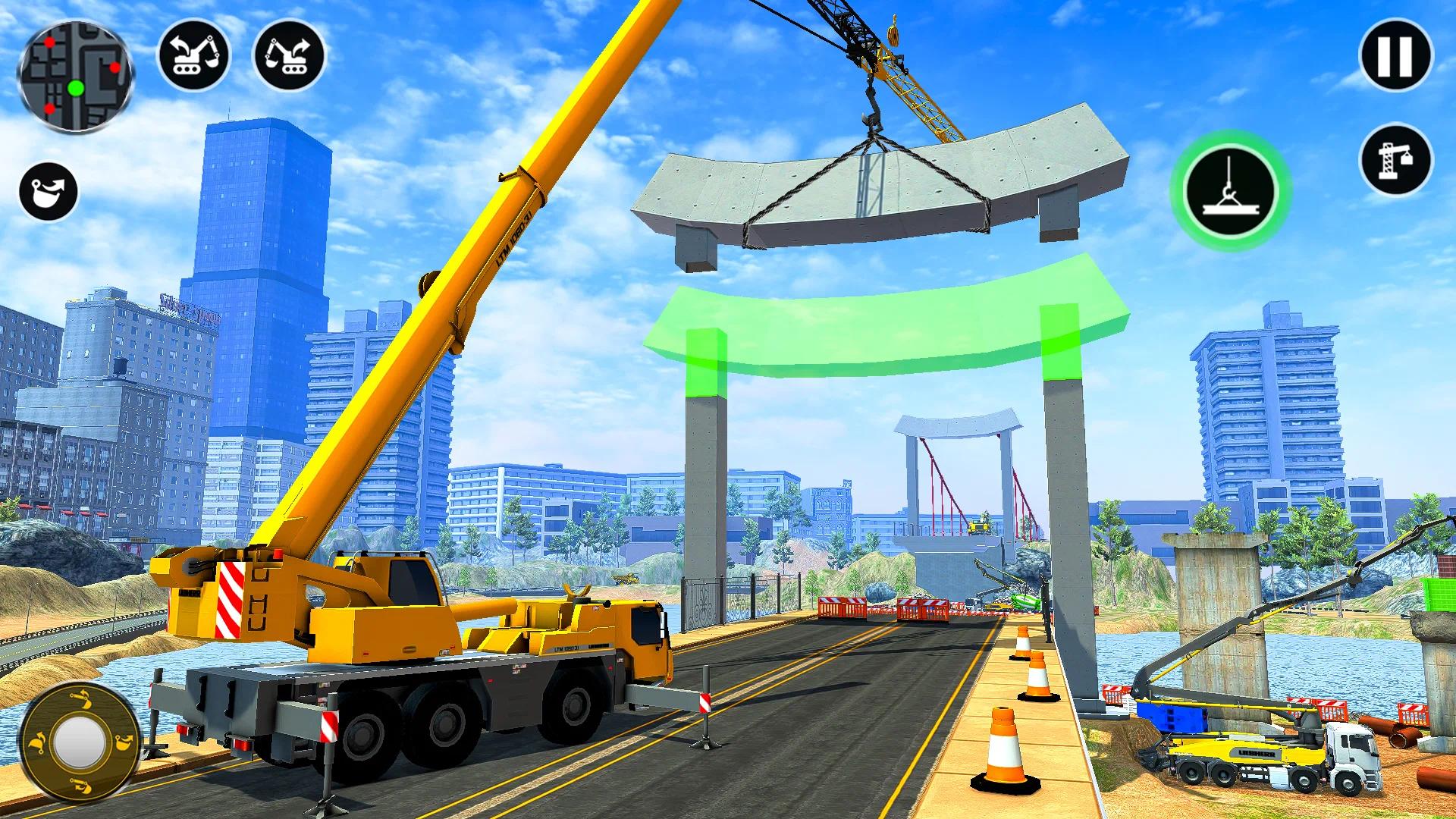Open crane controls via the tower crane button
1456x819 pixels.
click(x=1398, y=161)
